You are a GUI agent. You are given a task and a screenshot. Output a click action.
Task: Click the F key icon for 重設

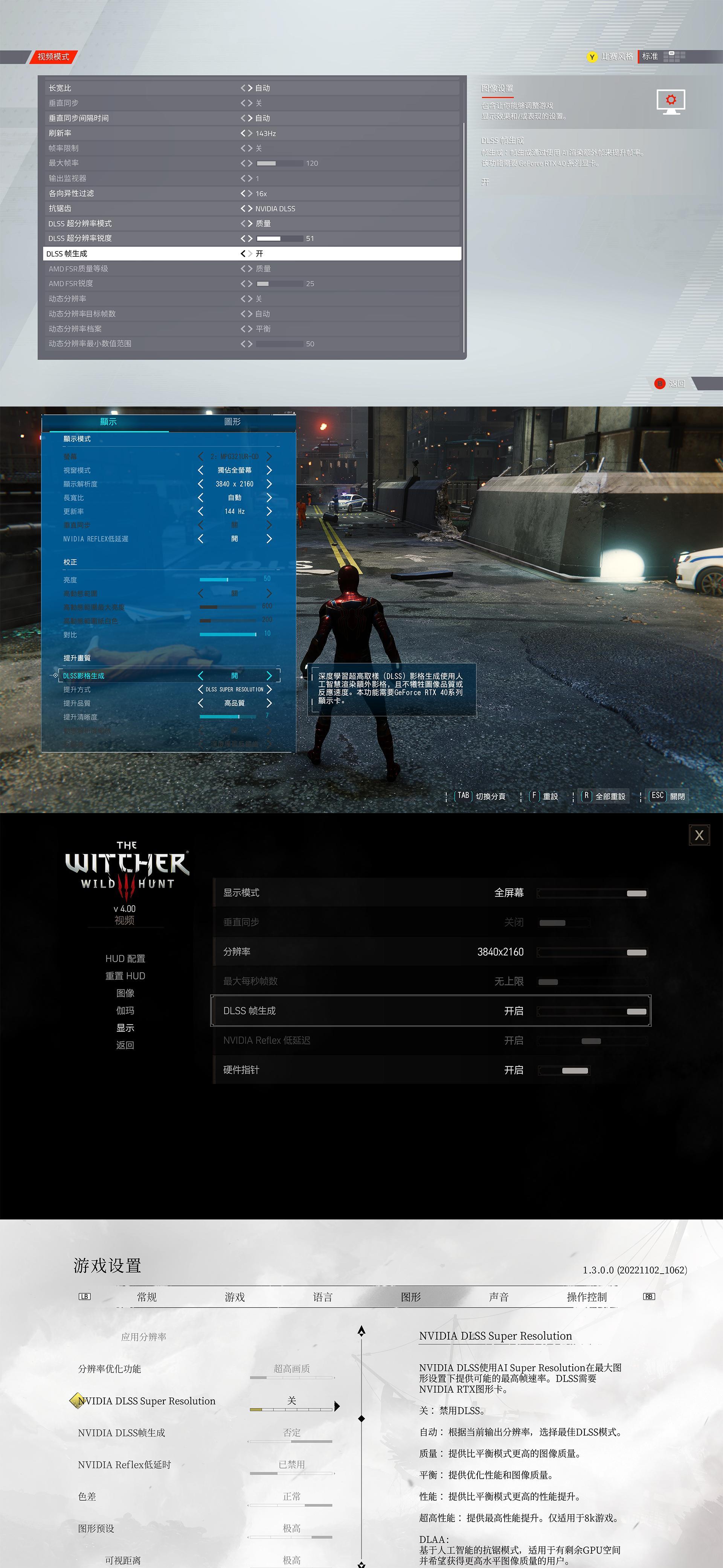pyautogui.click(x=533, y=796)
